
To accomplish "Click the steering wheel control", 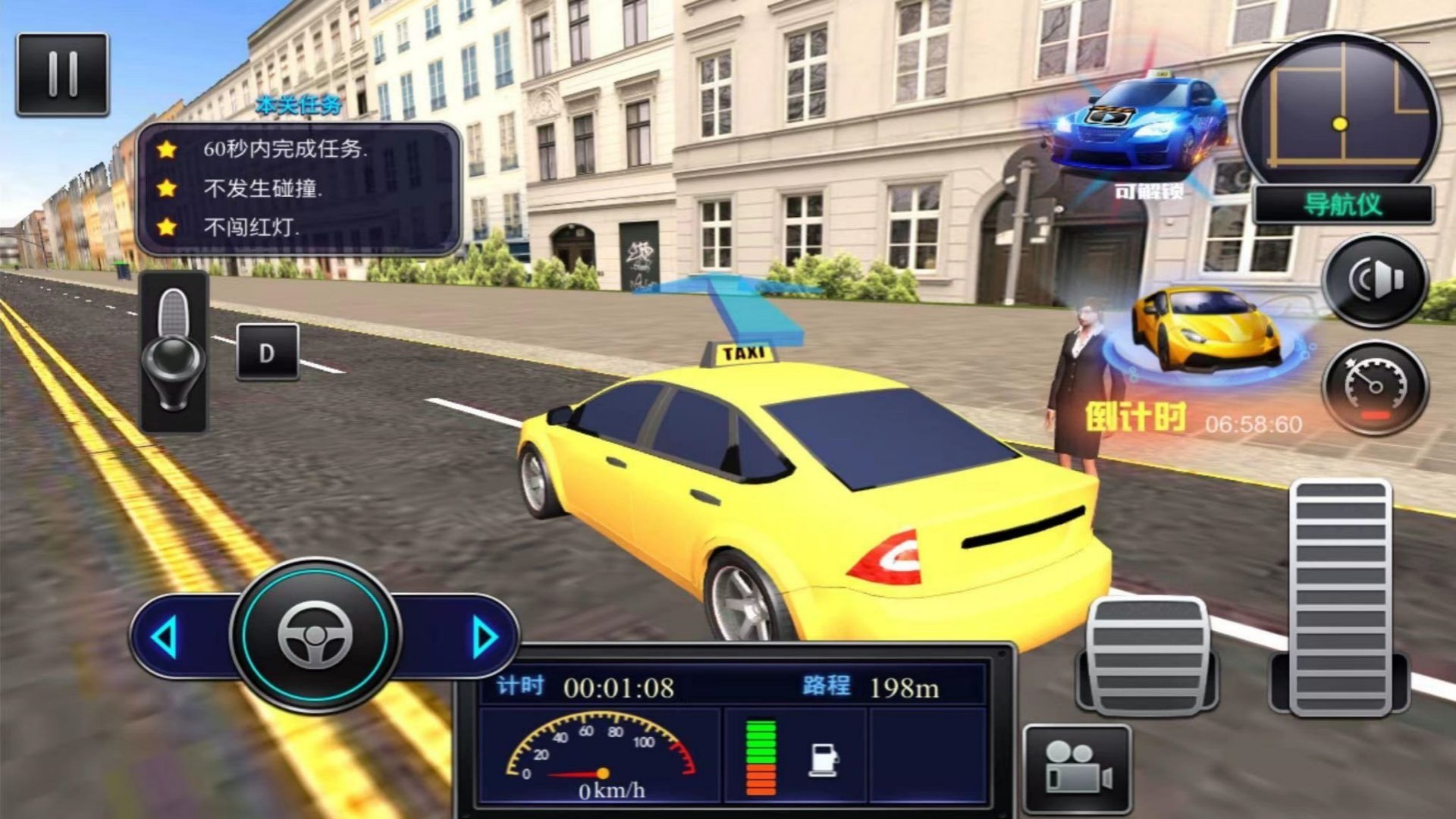I will tap(315, 635).
